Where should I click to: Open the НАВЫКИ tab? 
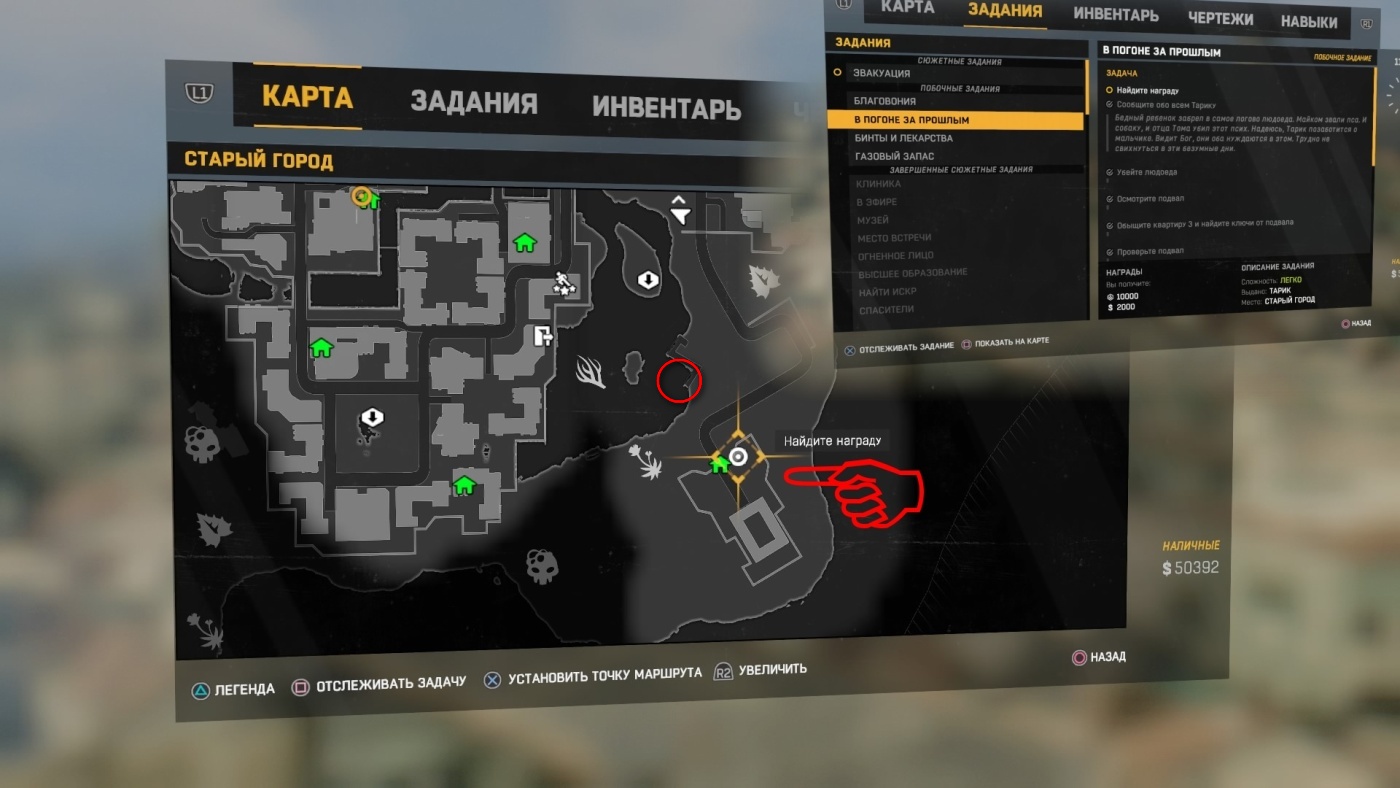coord(1308,21)
